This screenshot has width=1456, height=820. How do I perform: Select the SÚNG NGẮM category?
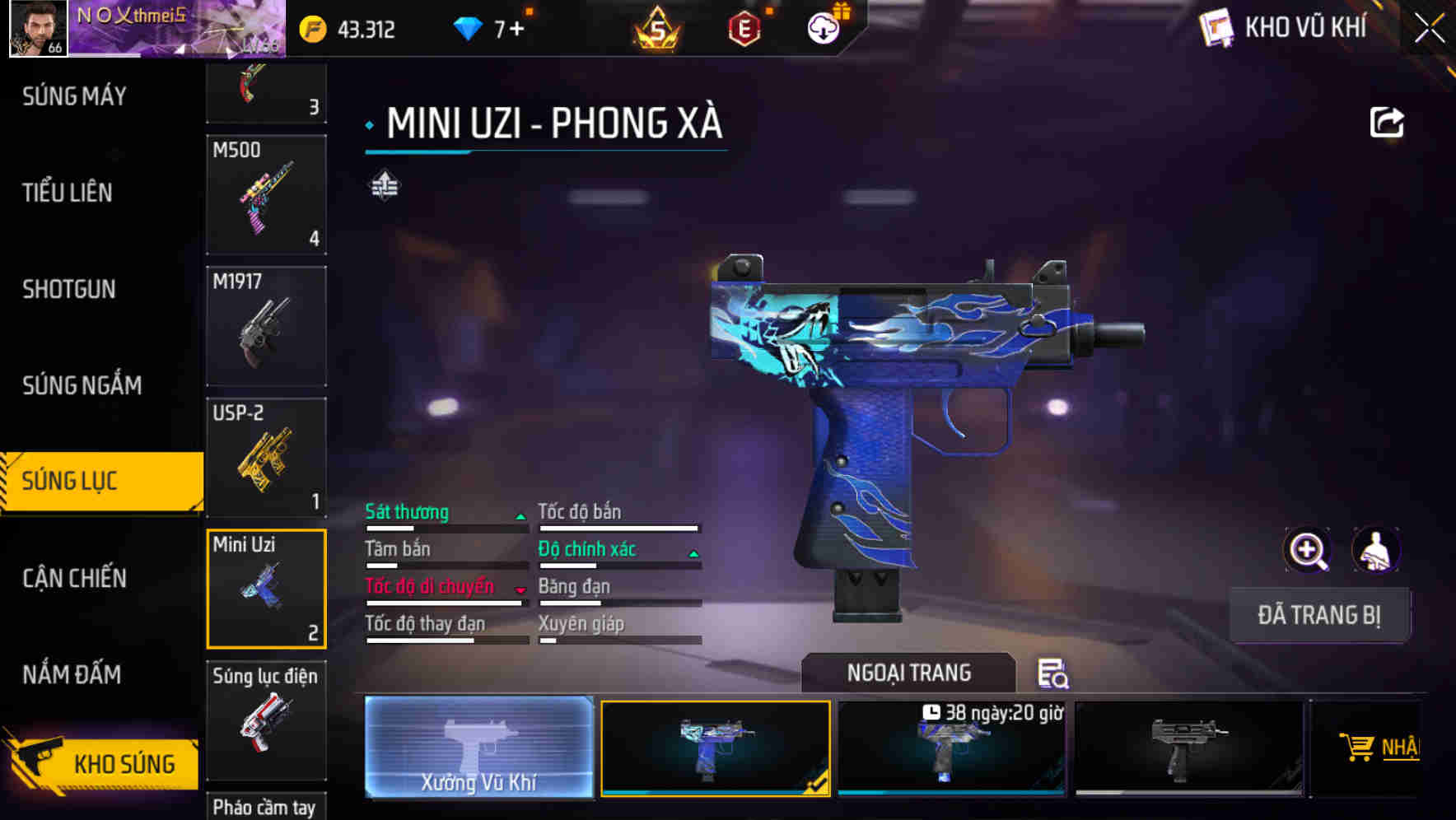[78, 385]
